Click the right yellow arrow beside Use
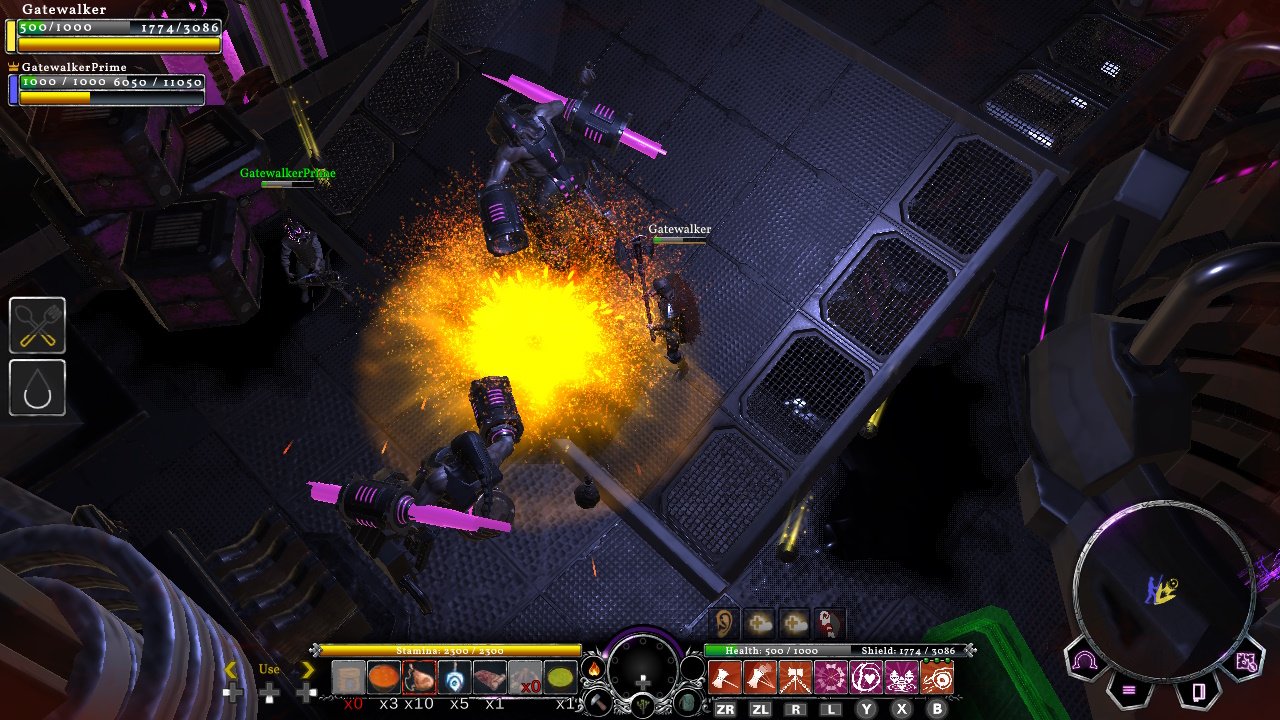The width and height of the screenshot is (1280, 720). point(307,670)
